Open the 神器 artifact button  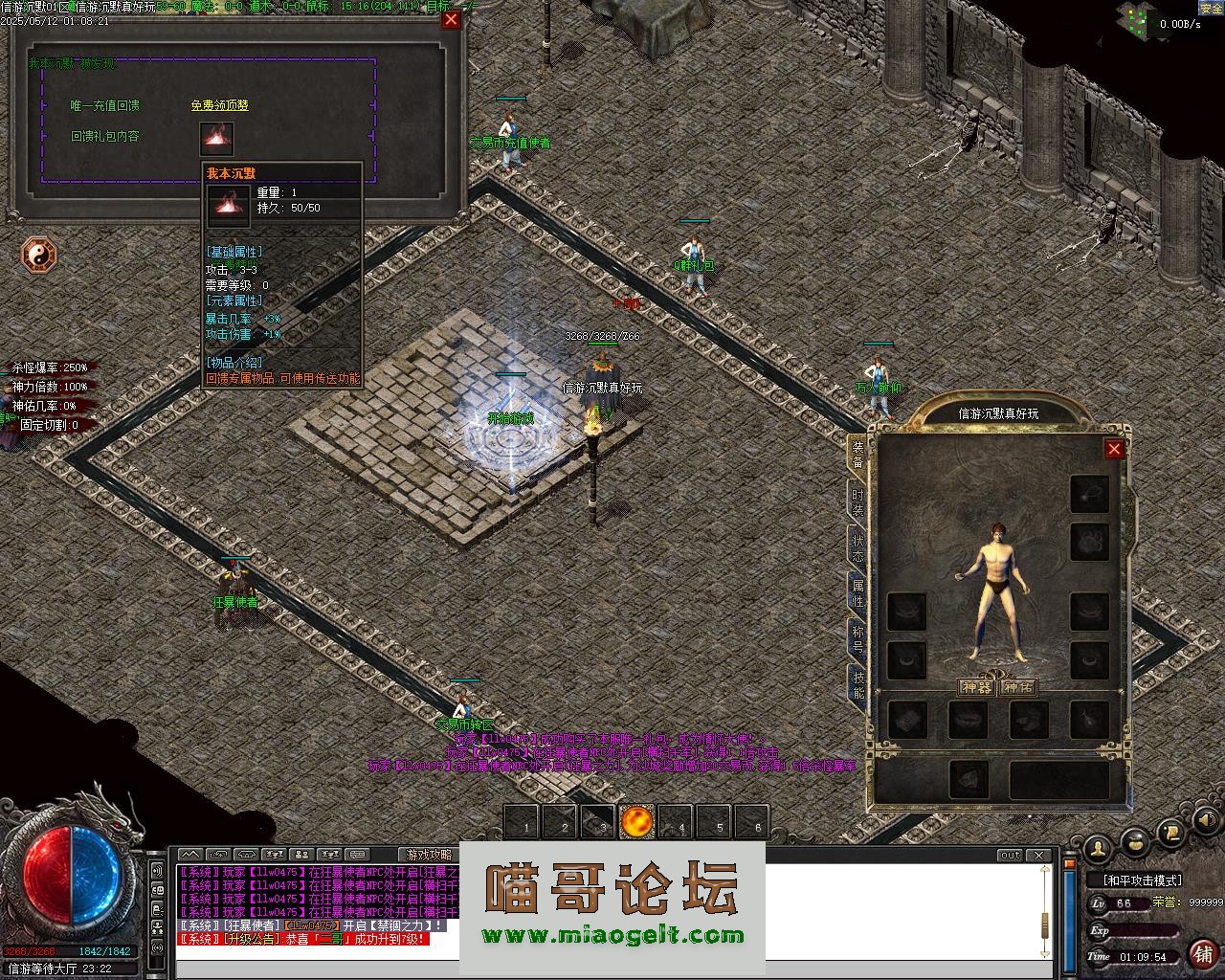coord(976,687)
